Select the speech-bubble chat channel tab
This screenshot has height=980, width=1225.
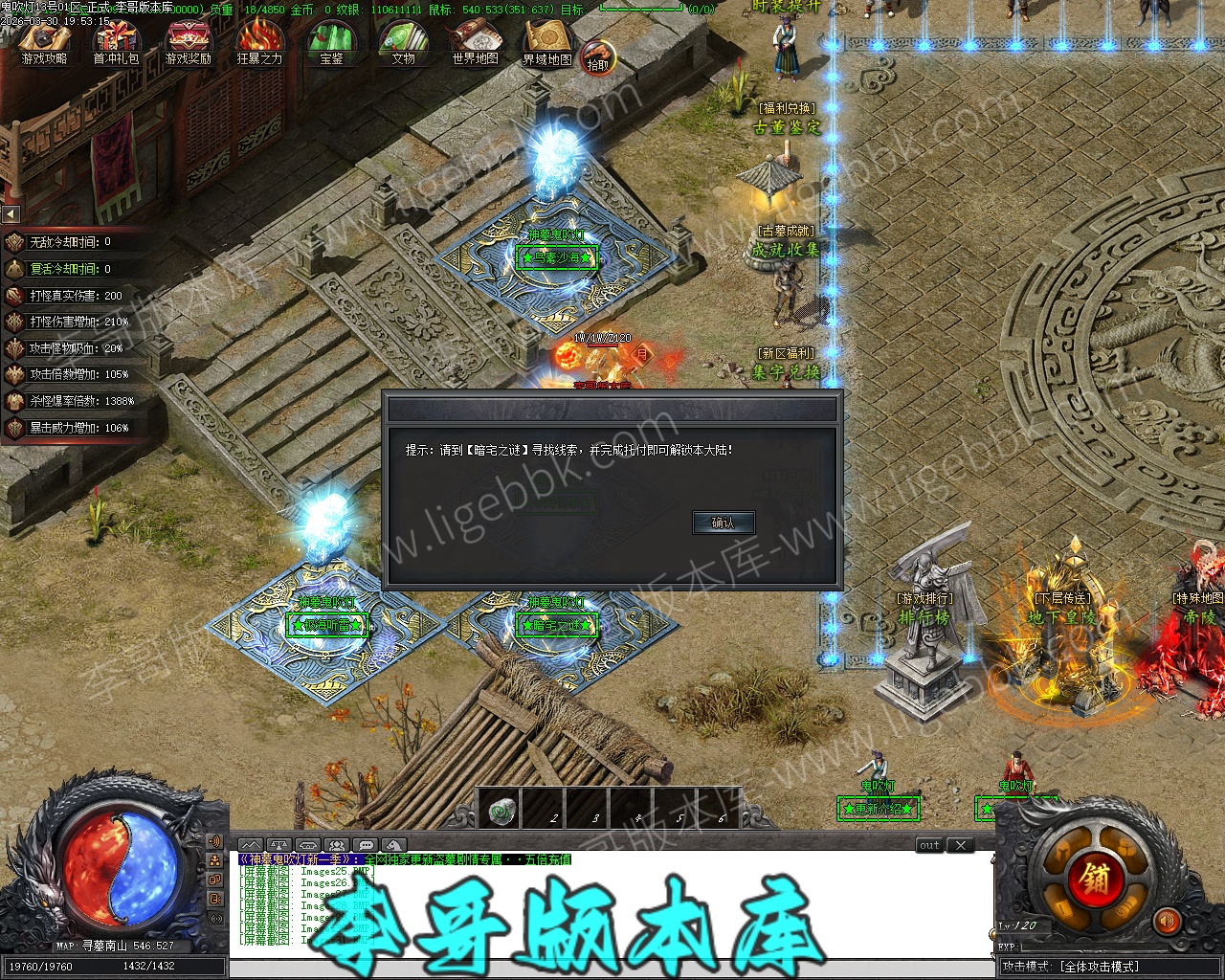tap(365, 845)
